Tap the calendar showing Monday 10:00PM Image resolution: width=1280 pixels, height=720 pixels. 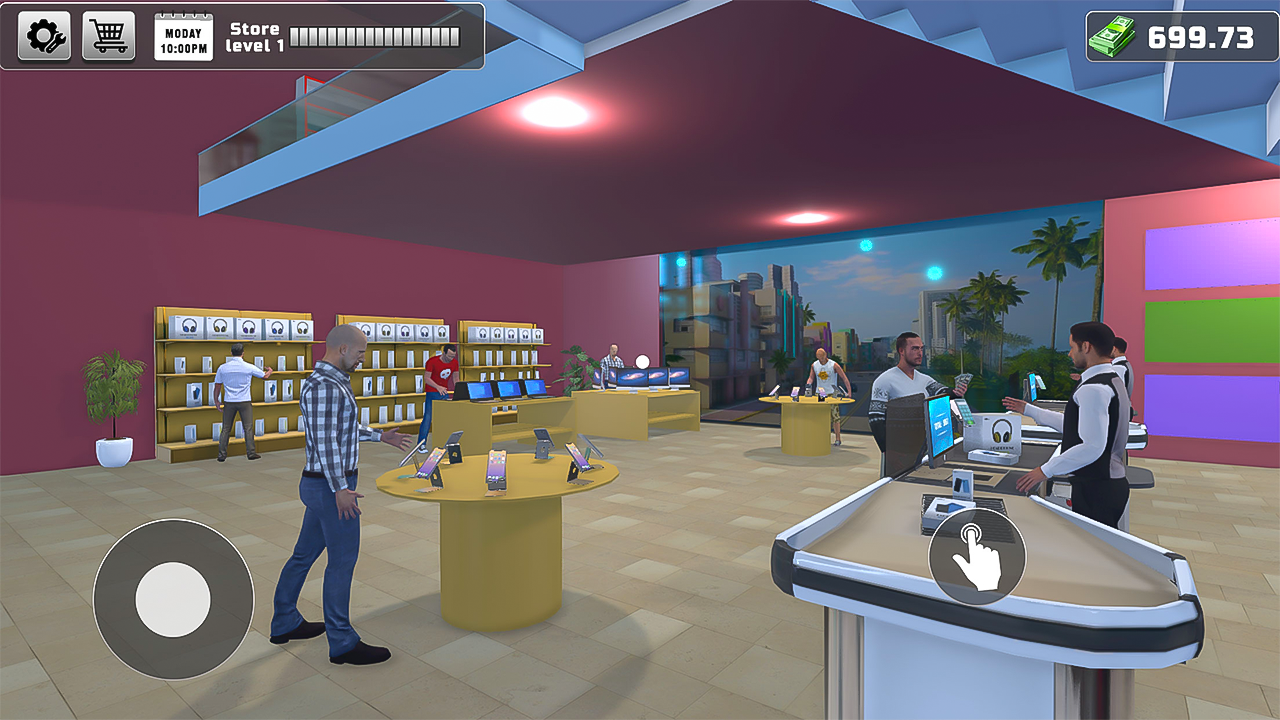tap(180, 36)
